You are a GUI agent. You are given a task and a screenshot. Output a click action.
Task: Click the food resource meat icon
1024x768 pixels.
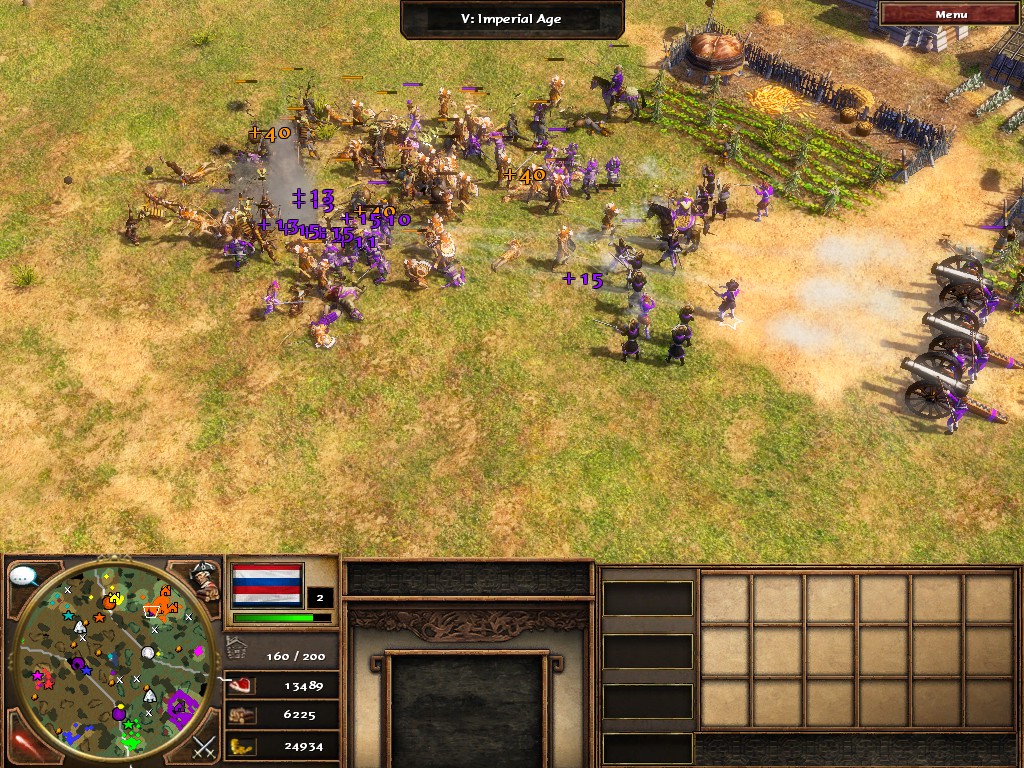241,685
